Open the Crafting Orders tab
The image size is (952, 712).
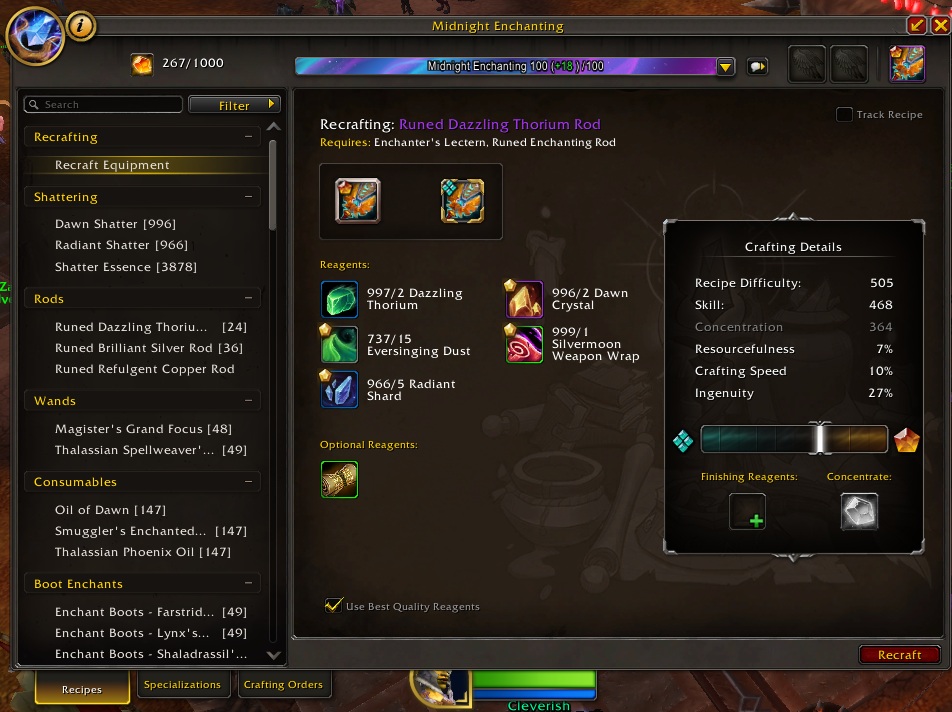[284, 685]
